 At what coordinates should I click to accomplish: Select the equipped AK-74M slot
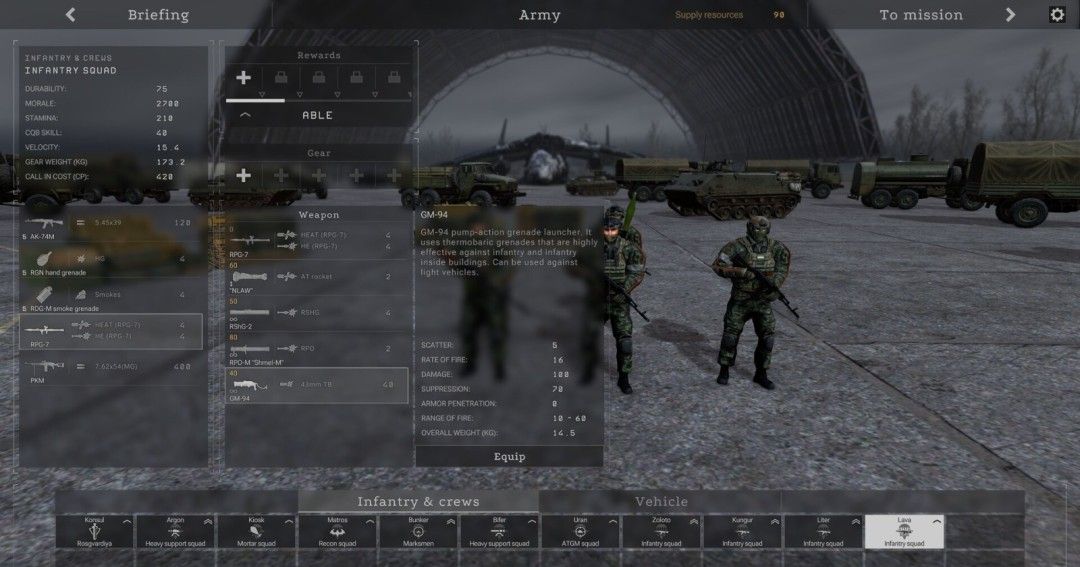pos(112,224)
